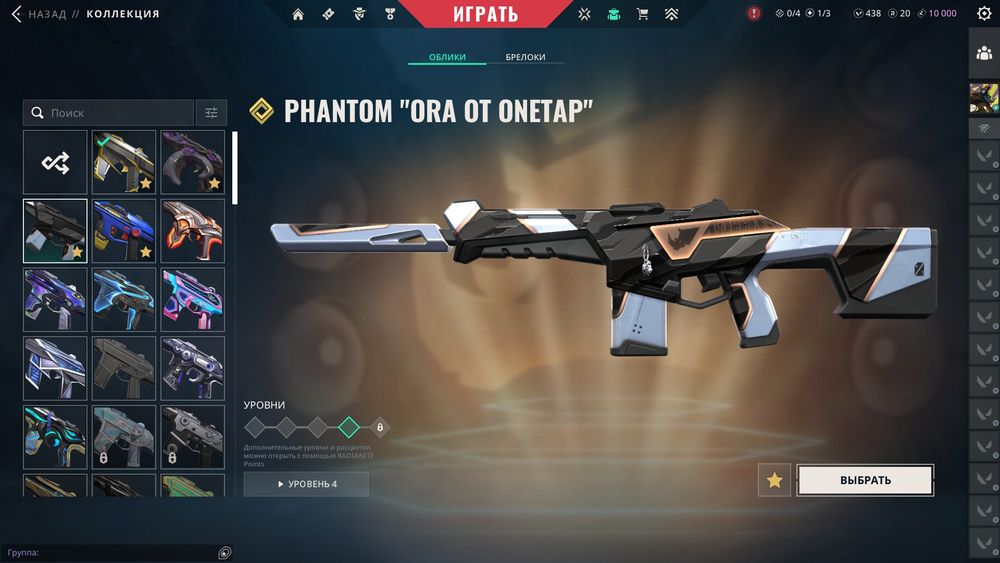Pick the pink and cyan Phantom skin
This screenshot has width=1000, height=563.
click(x=192, y=298)
